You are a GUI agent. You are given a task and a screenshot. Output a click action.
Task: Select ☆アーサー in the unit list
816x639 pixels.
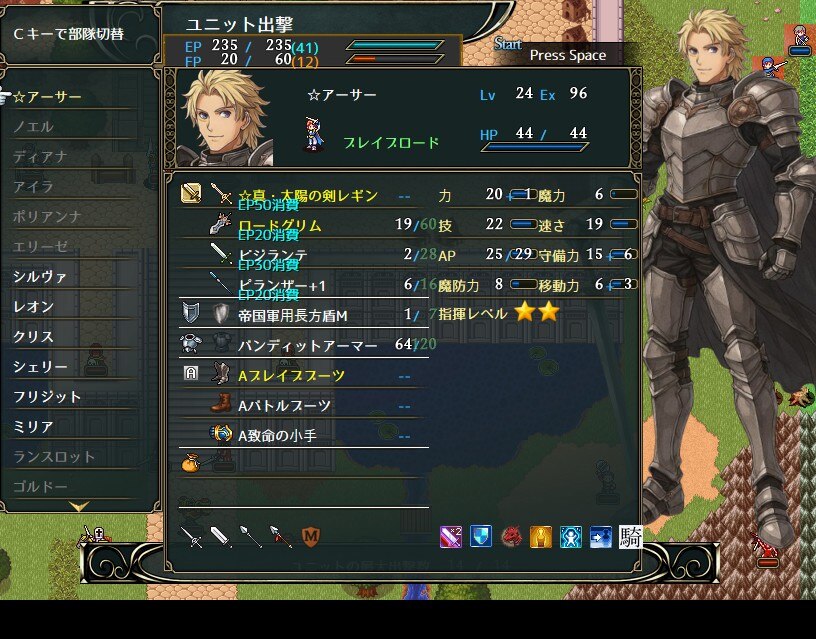coord(48,97)
